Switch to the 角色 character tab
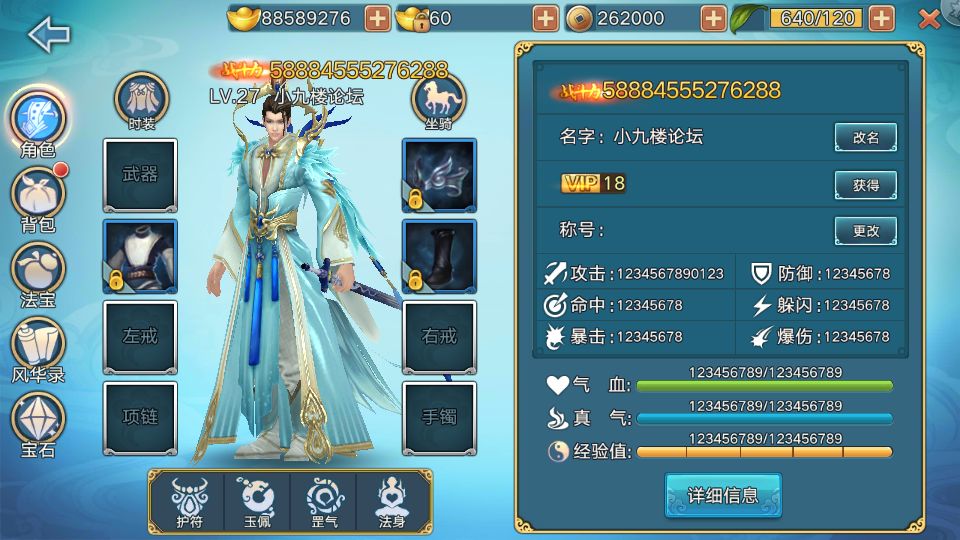Screen dimensions: 960x540 pyautogui.click(x=38, y=120)
